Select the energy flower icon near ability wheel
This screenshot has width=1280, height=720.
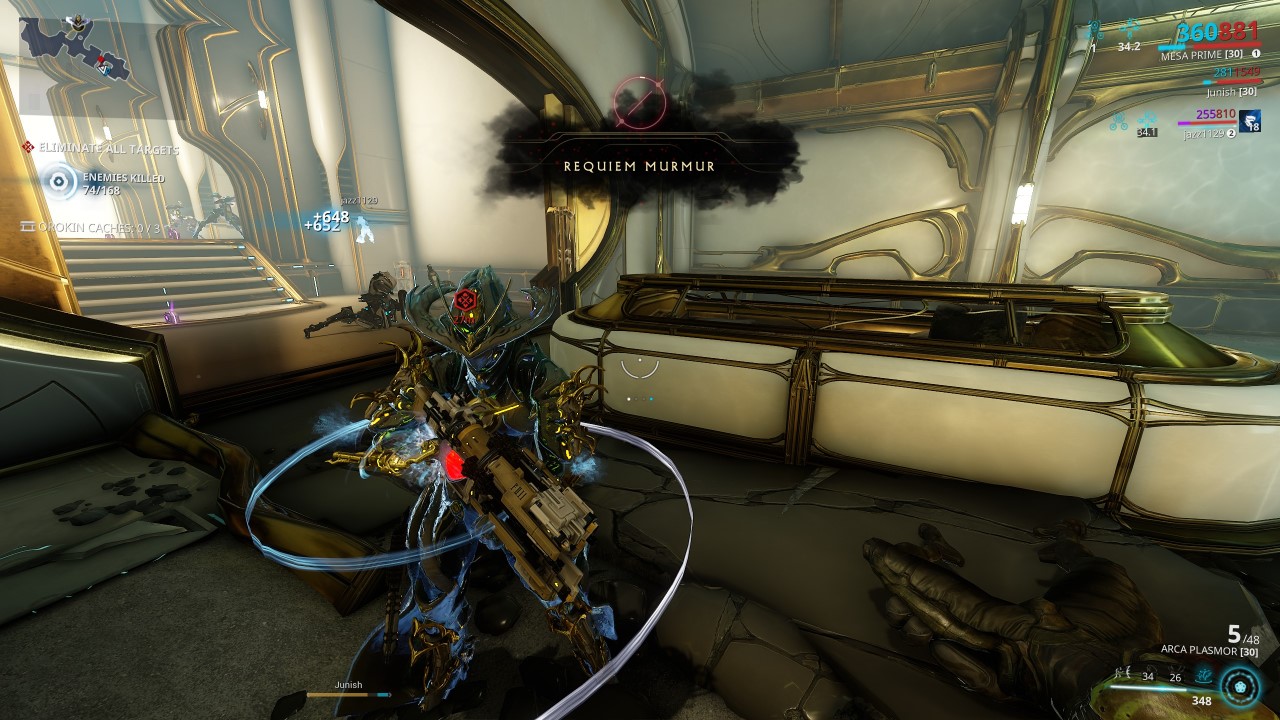click(x=1203, y=675)
